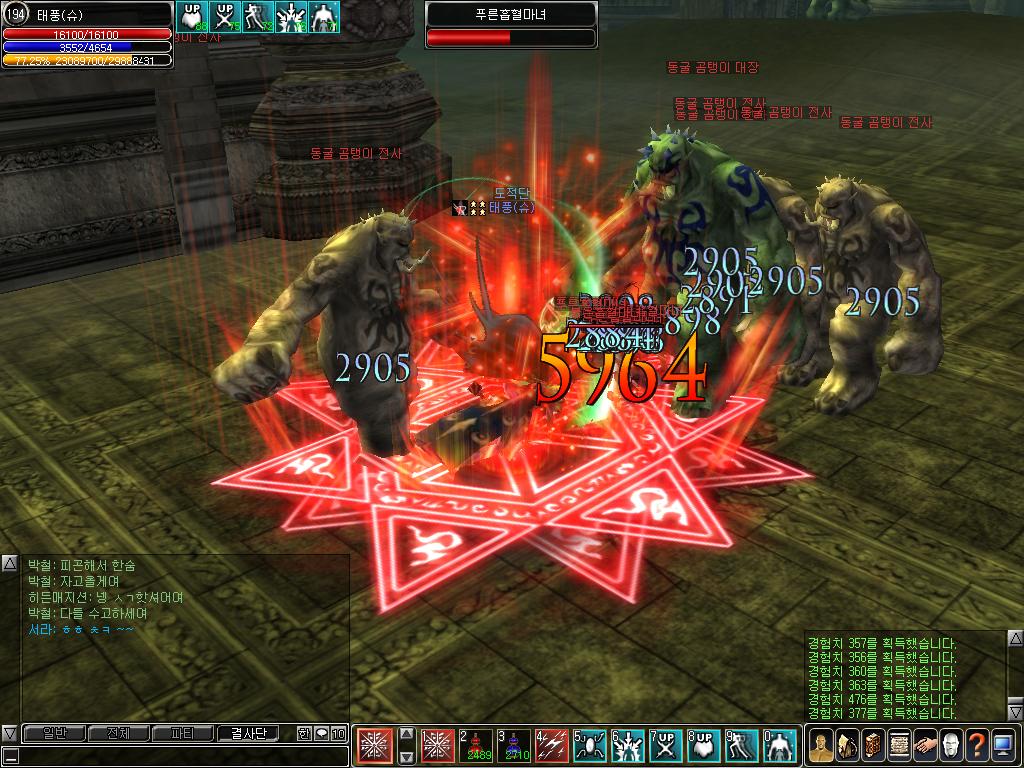Open the character info menu button

[820, 744]
